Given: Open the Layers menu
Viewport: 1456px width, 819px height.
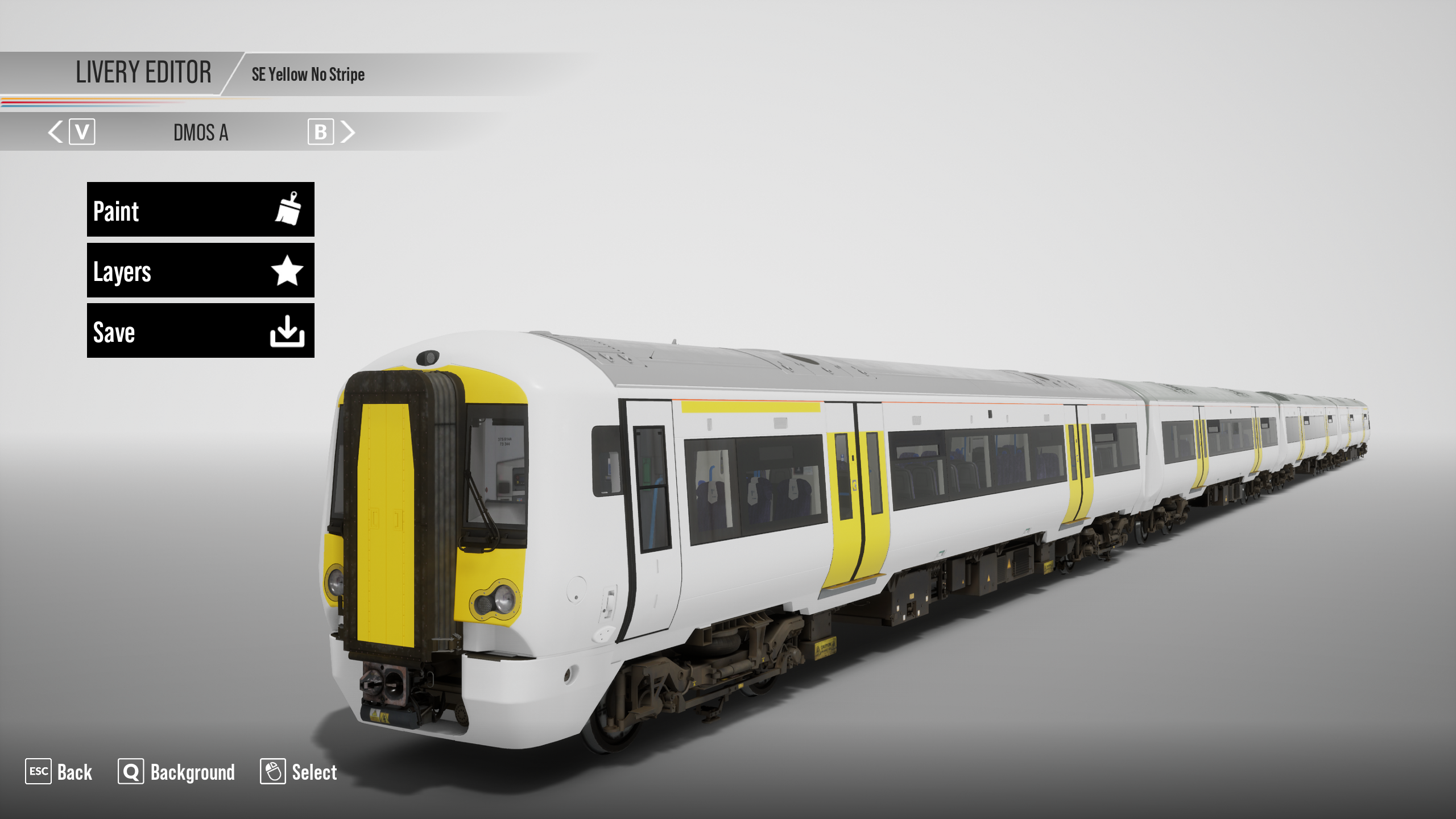Looking at the screenshot, I should pos(200,270).
